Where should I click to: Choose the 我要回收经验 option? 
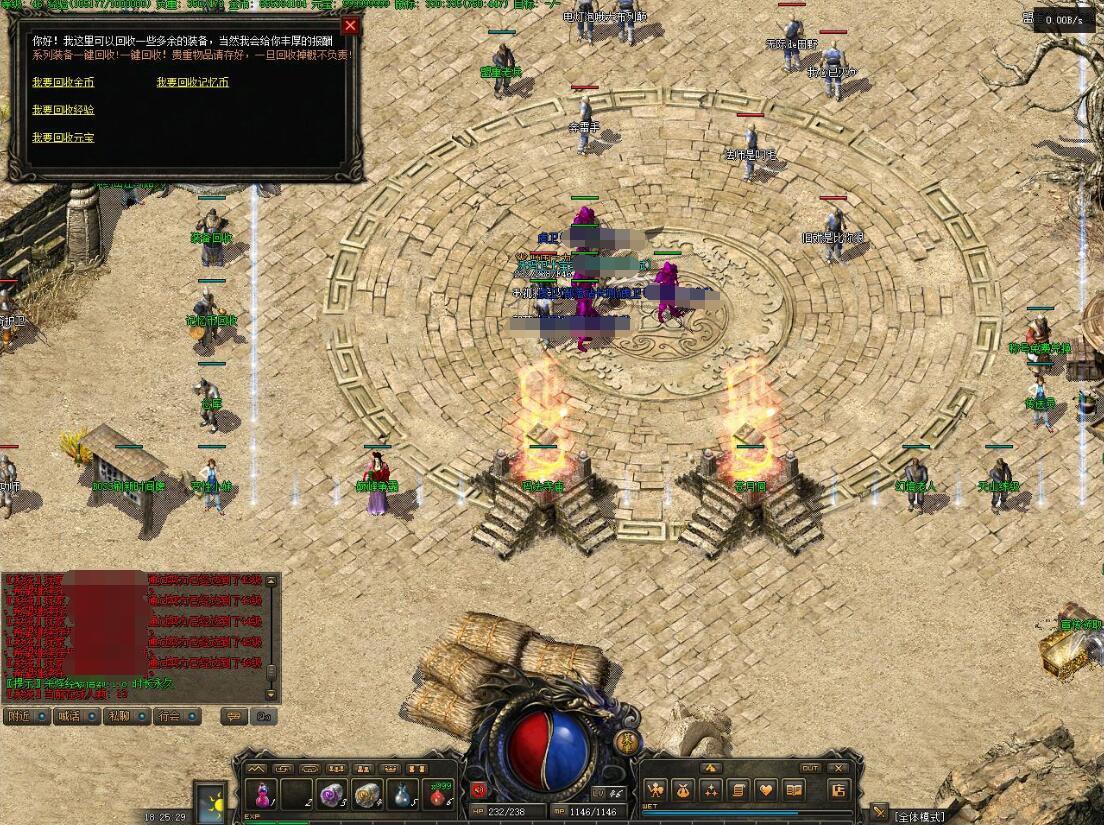[63, 110]
